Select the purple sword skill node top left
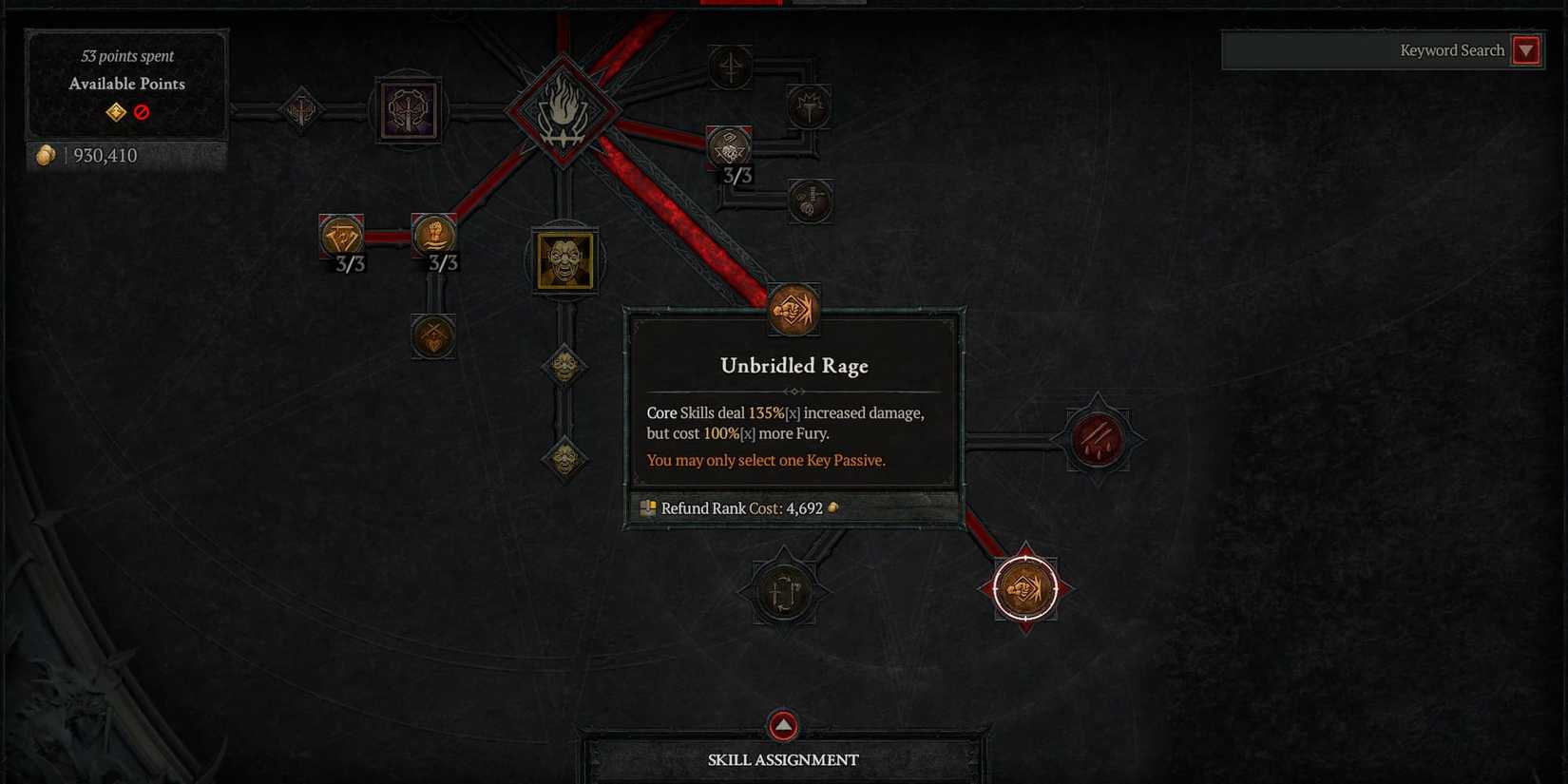The height and width of the screenshot is (784, 1568). coord(409,110)
